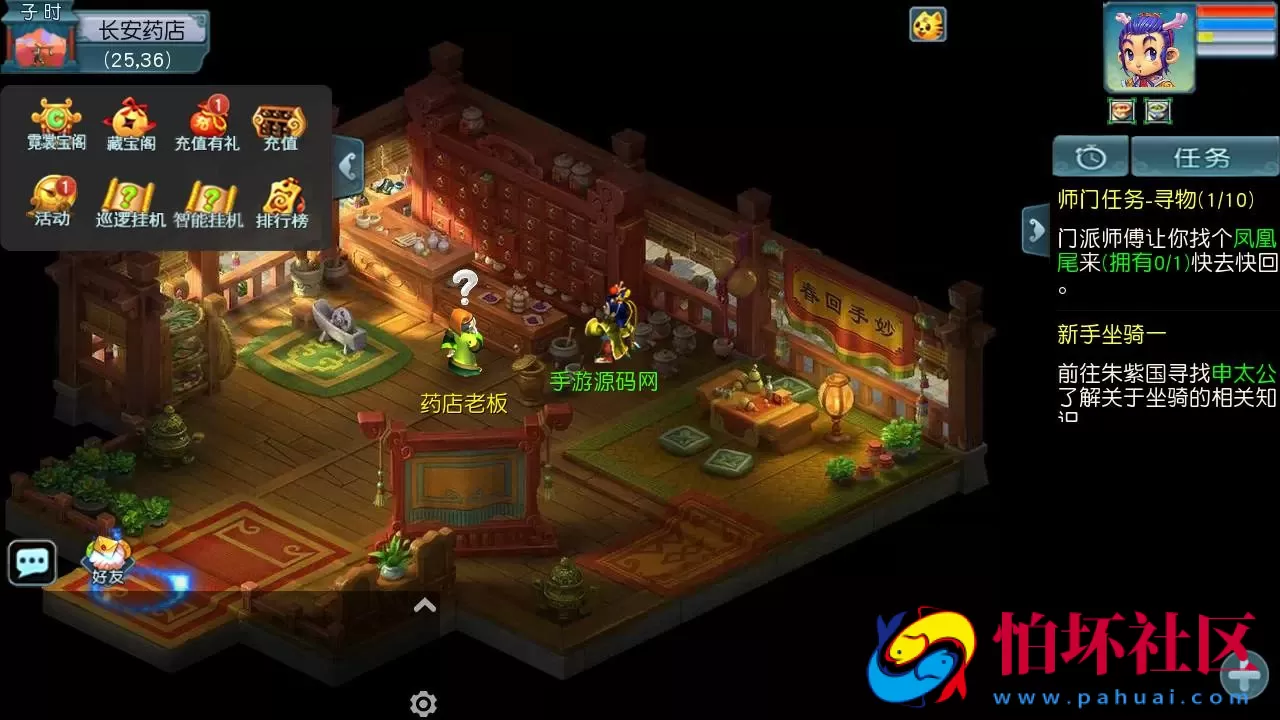The height and width of the screenshot is (720, 1280).
Task: Click the cat event icon at top
Action: tap(928, 26)
